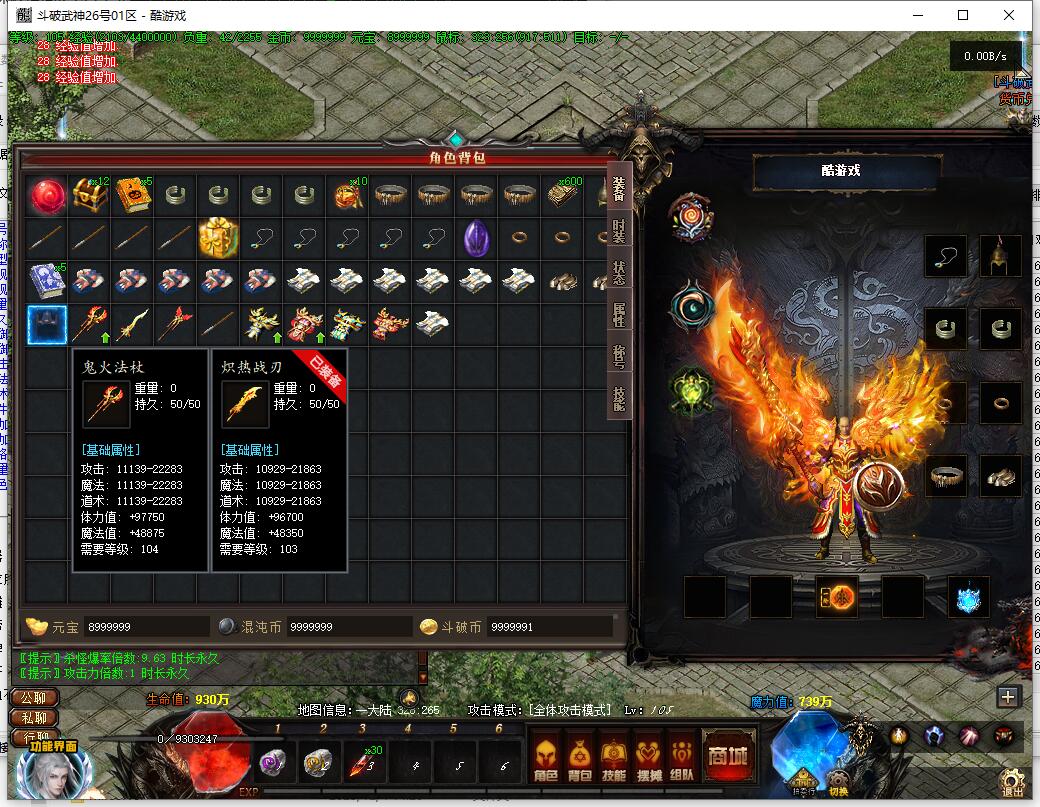Screen dimensions: 1040x807
Task: Maximize the game window
Action: (963, 15)
